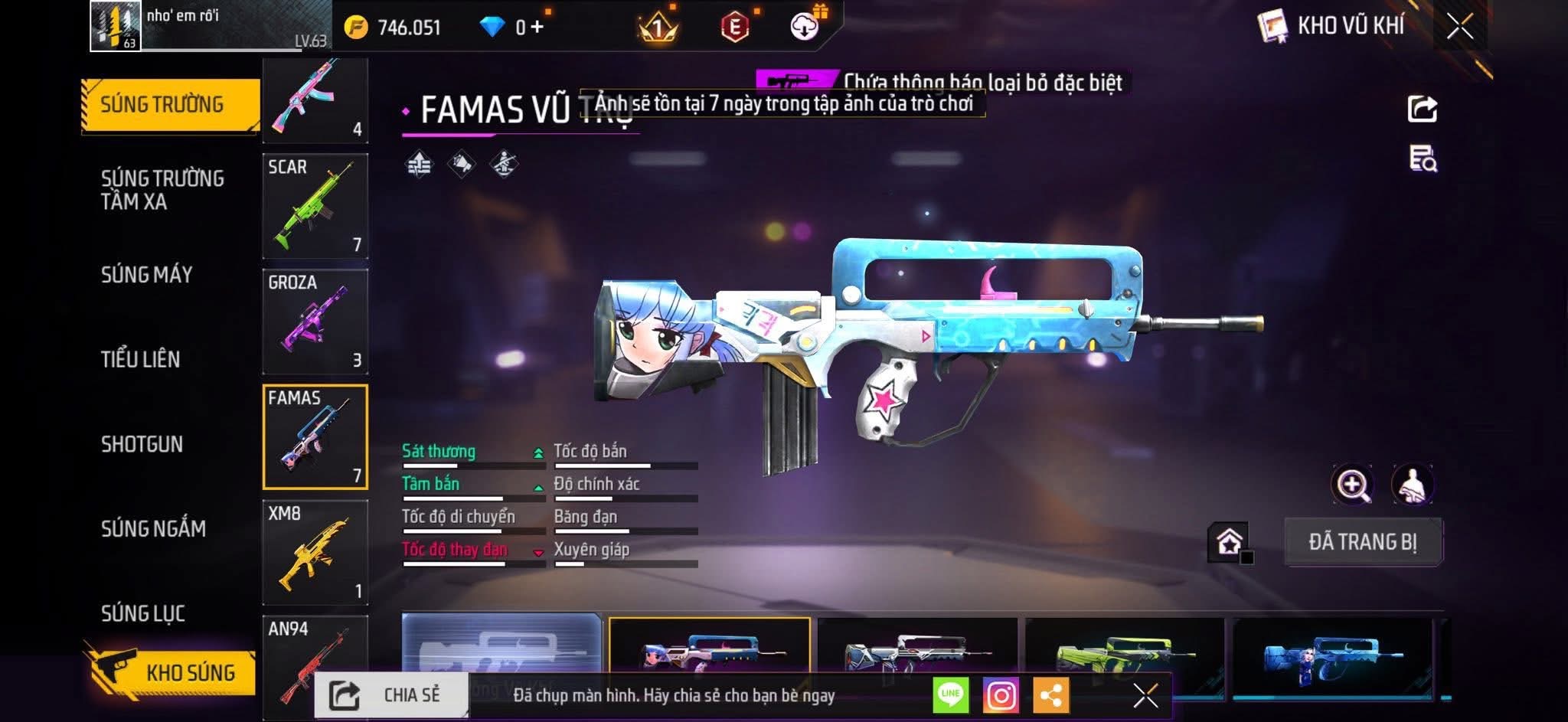
Task: Switch to Súng Ngắm category
Action: 153,528
